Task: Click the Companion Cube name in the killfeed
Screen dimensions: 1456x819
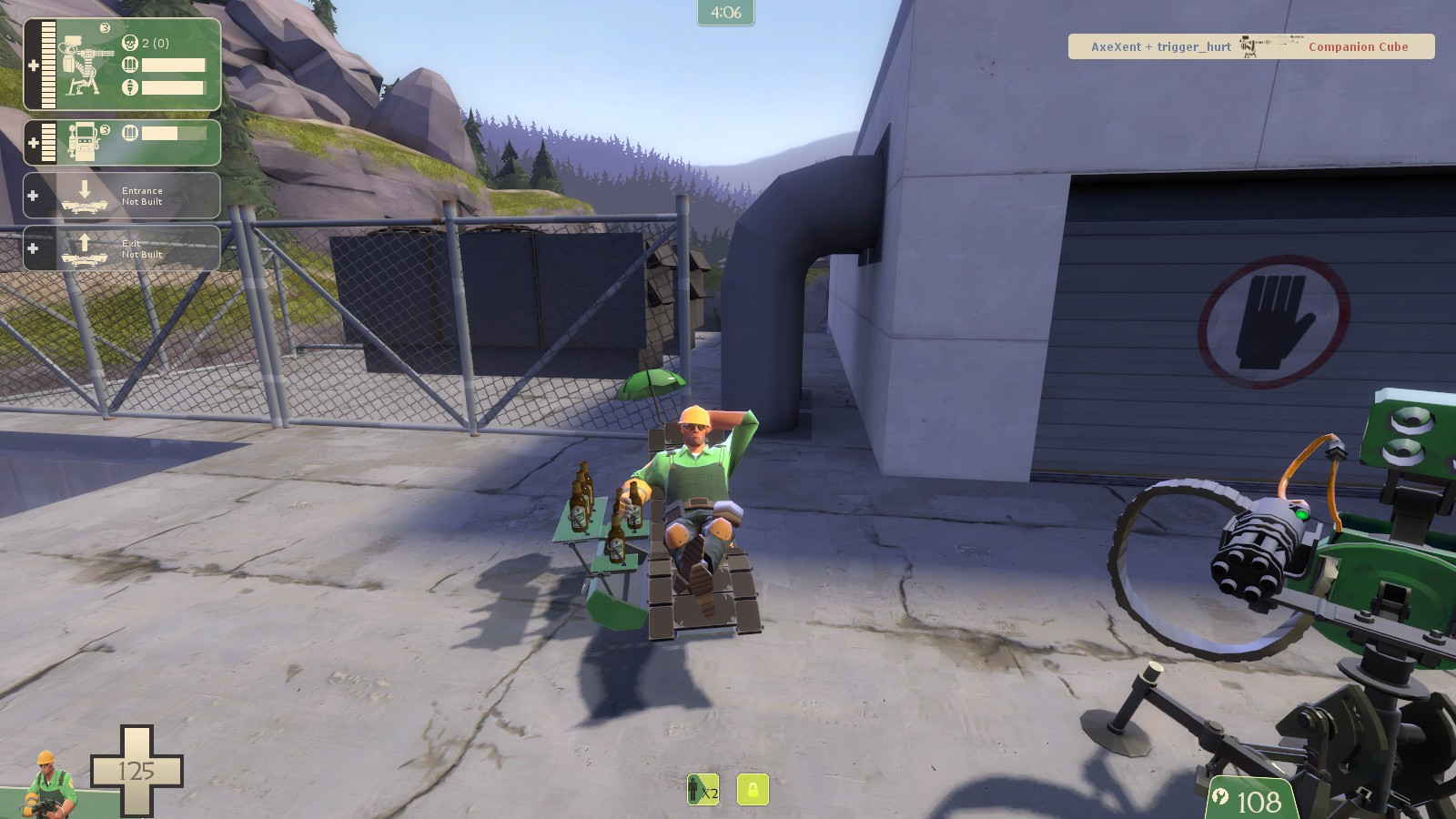Action: 1359,46
